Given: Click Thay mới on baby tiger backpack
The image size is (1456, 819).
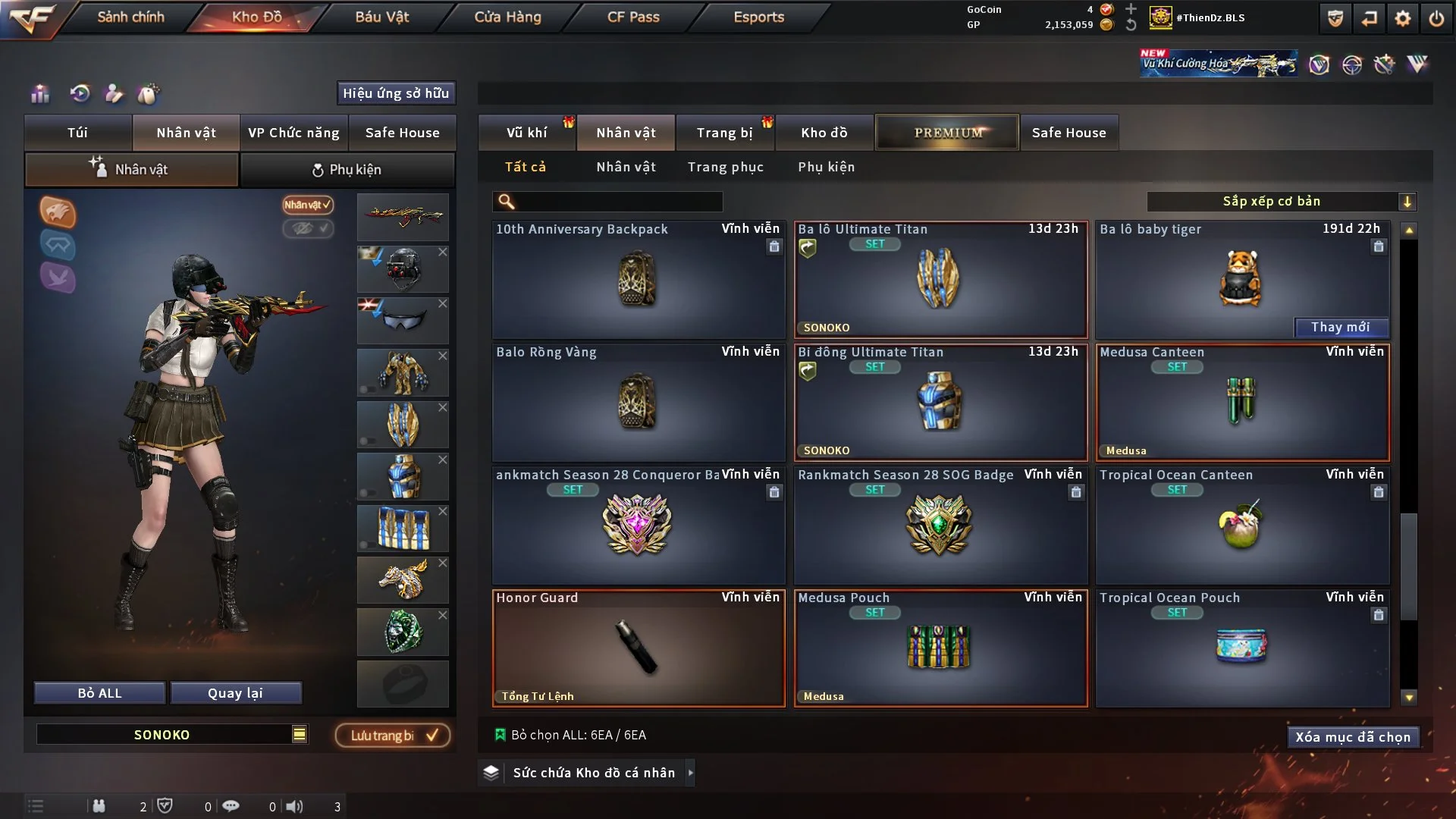Looking at the screenshot, I should pyautogui.click(x=1340, y=327).
